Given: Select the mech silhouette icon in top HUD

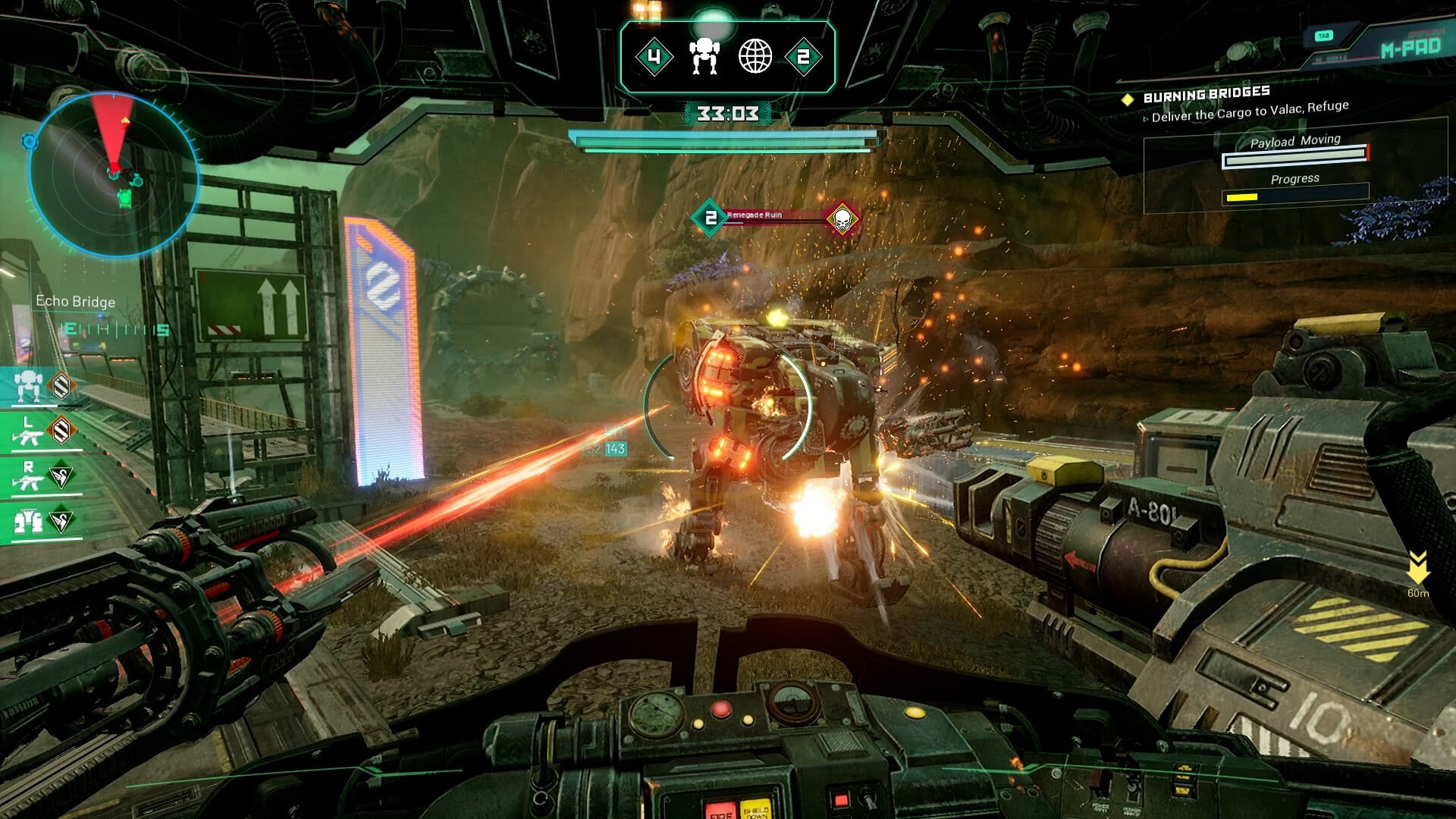Looking at the screenshot, I should [x=706, y=55].
